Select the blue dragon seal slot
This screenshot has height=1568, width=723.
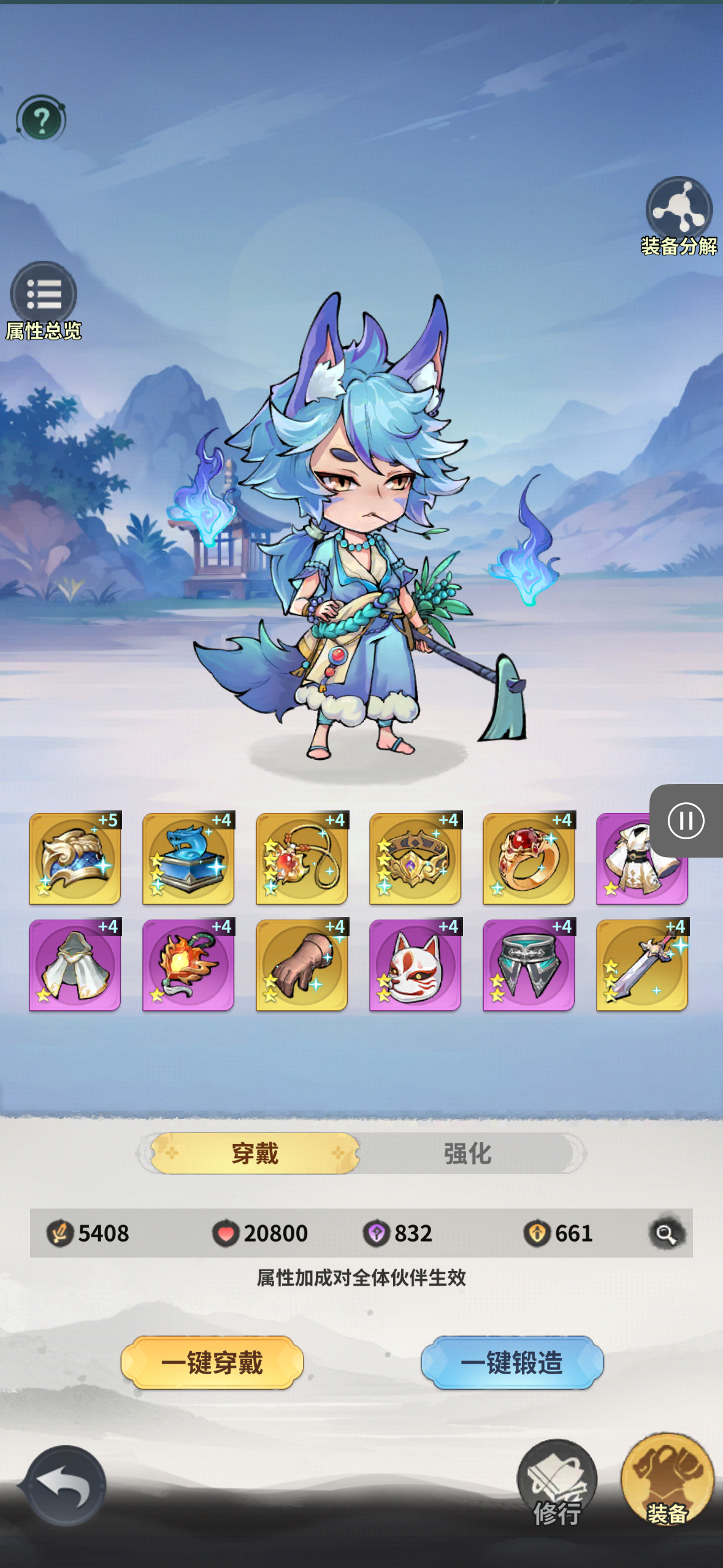188,859
